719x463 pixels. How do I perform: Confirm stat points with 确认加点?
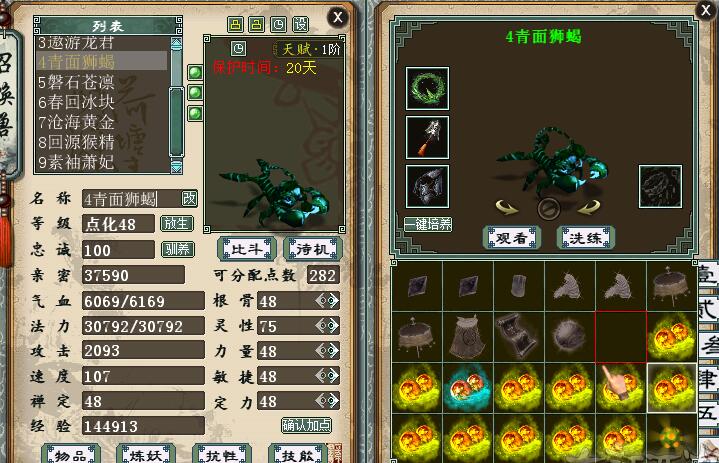[307, 425]
